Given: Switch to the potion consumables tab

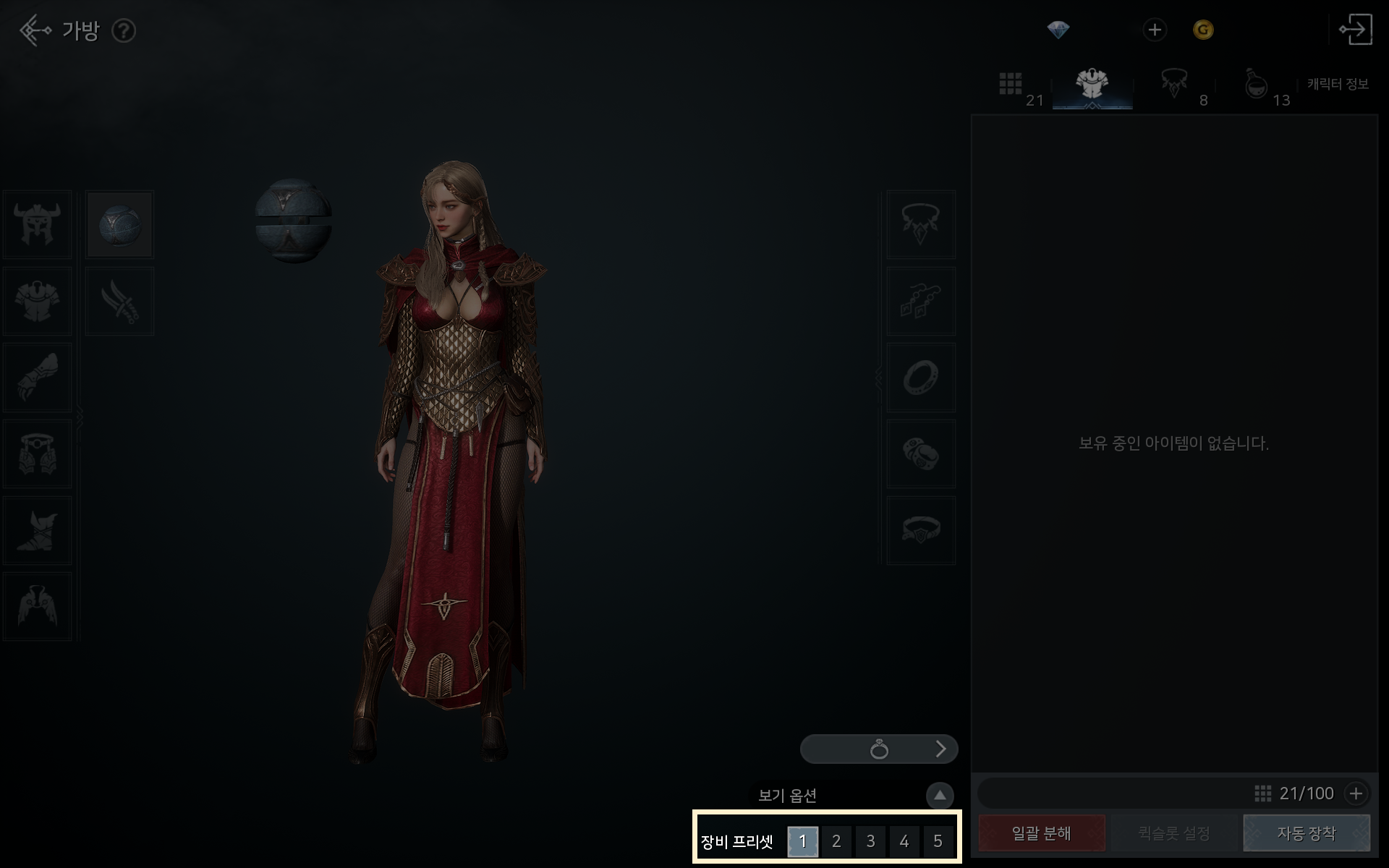Looking at the screenshot, I should 1257,85.
